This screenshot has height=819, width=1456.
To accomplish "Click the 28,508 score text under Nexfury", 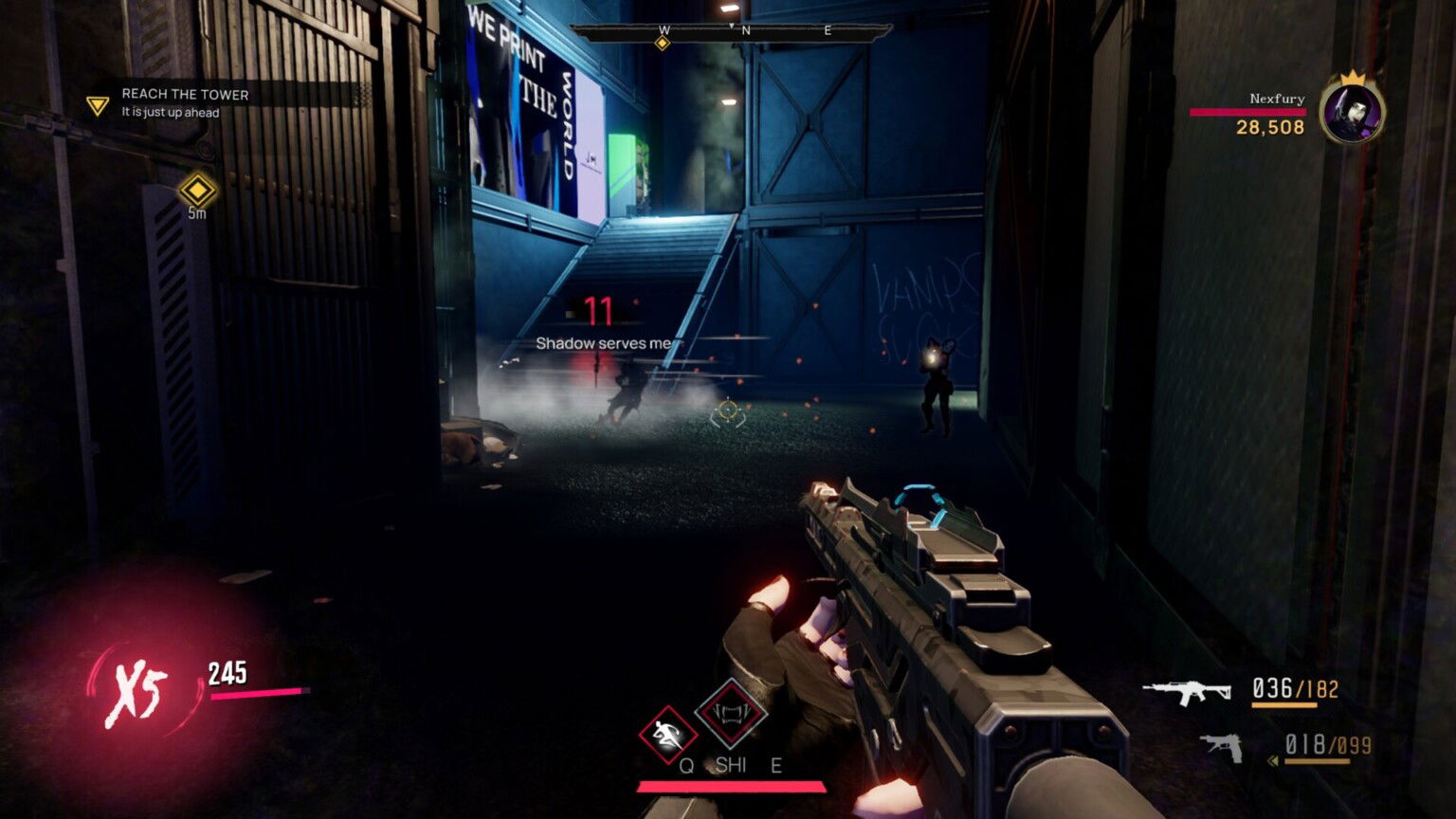I will click(x=1271, y=128).
